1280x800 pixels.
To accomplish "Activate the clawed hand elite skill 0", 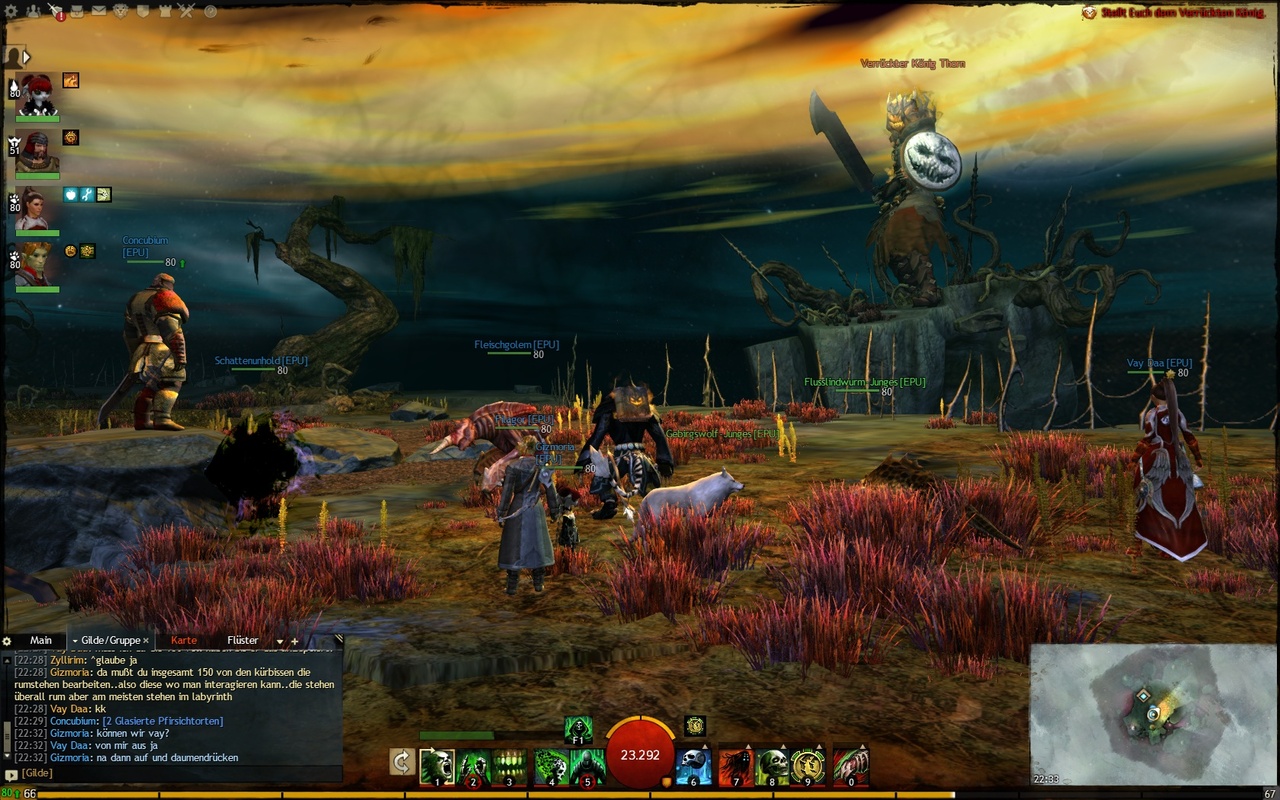I will (851, 767).
